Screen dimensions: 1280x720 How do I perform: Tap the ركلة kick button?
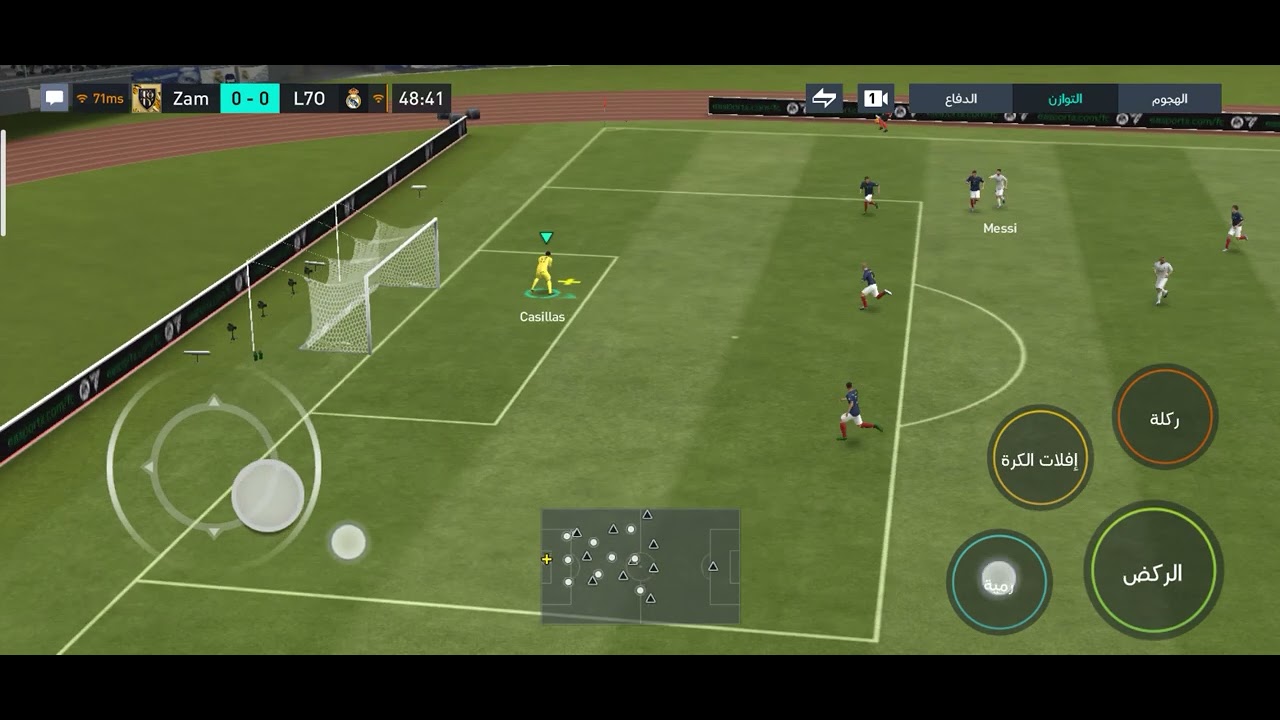pos(1164,418)
